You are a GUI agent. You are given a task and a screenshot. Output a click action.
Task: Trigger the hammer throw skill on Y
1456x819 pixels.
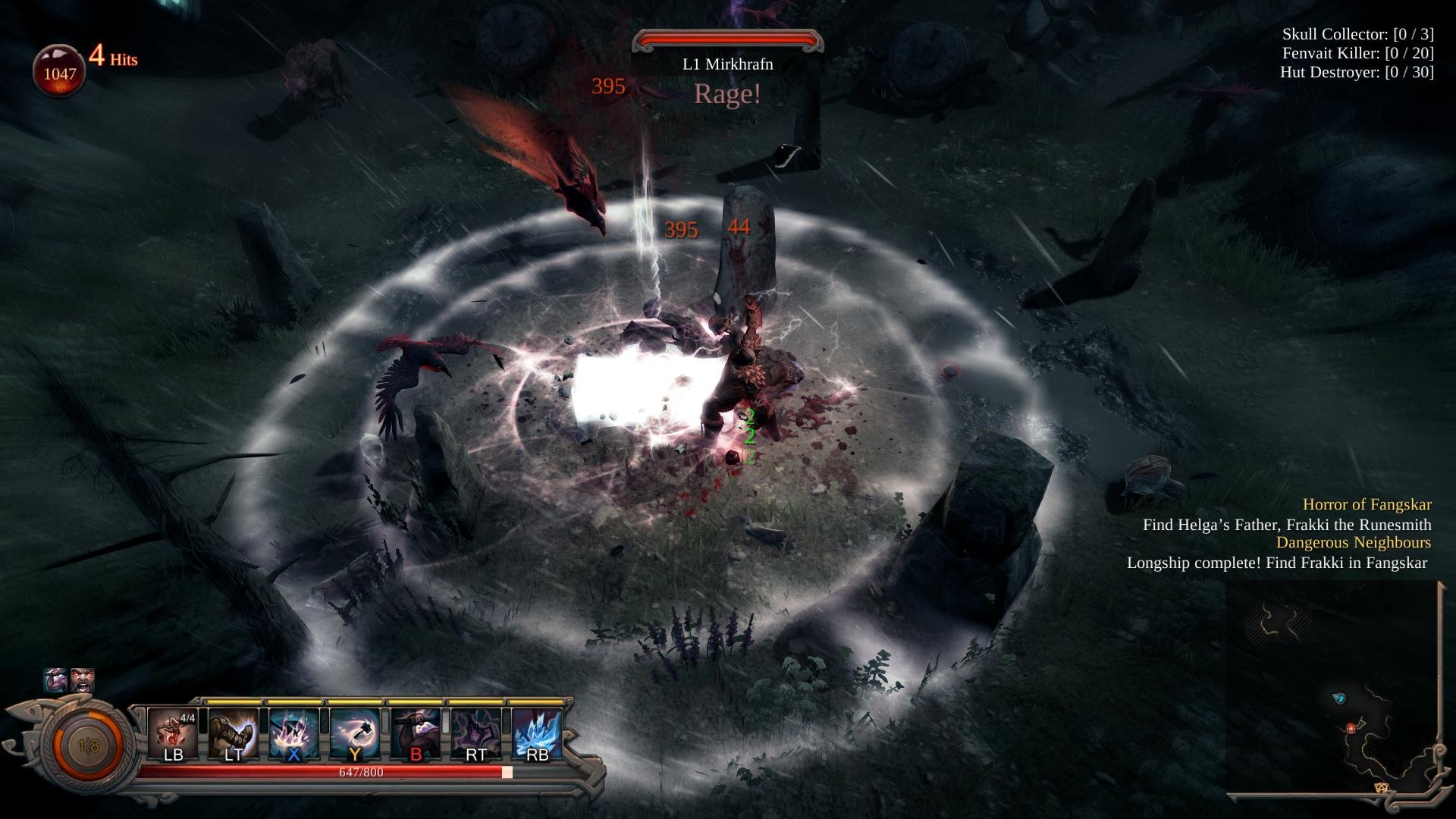click(355, 733)
